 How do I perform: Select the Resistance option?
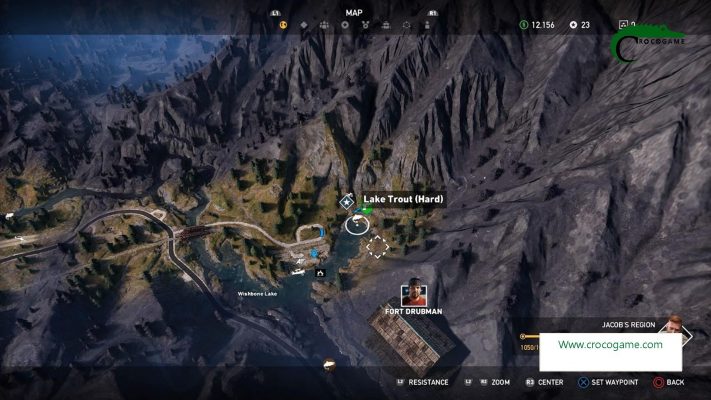[x=422, y=382]
